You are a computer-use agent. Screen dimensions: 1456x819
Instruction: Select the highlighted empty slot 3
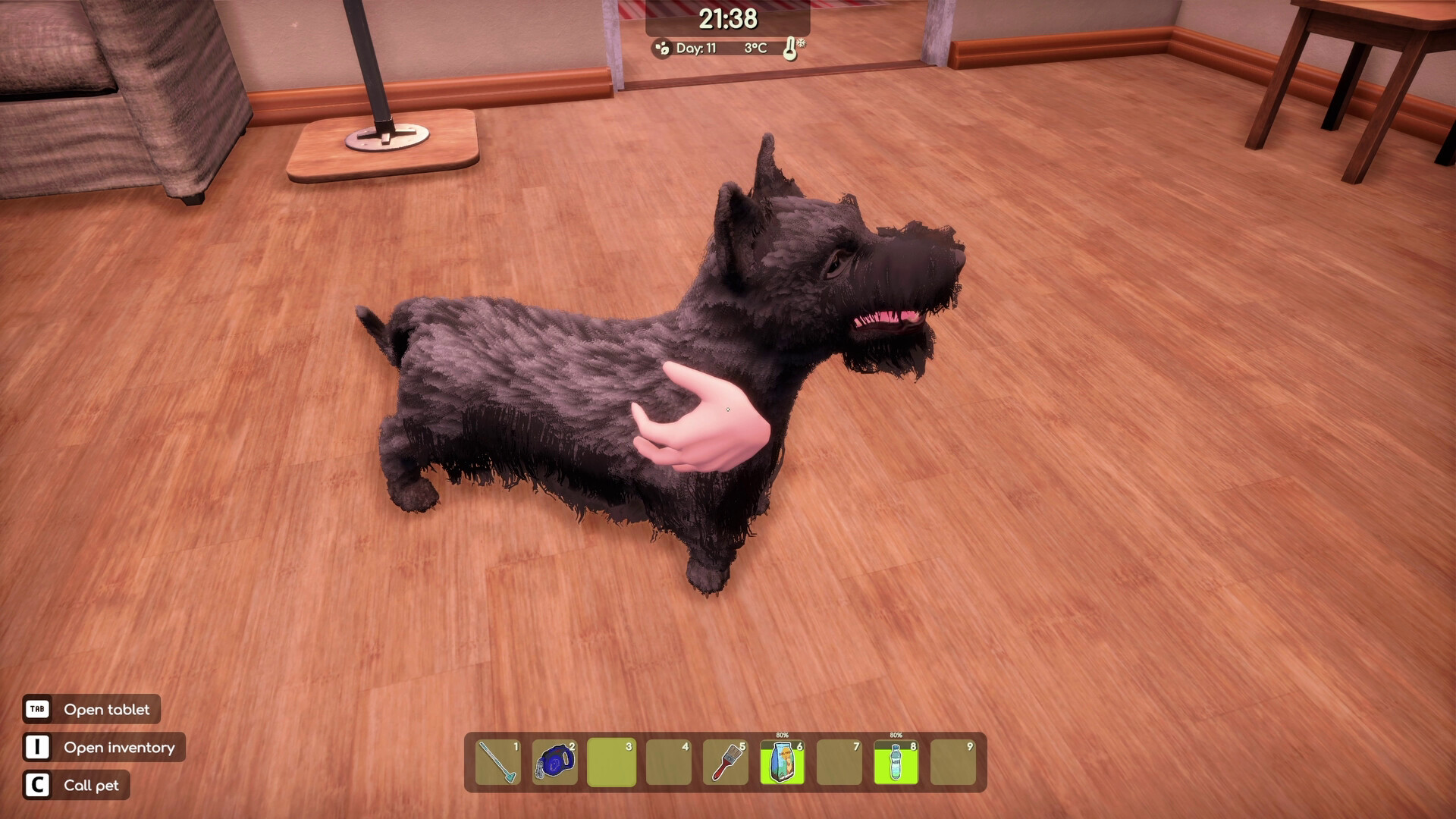click(612, 763)
